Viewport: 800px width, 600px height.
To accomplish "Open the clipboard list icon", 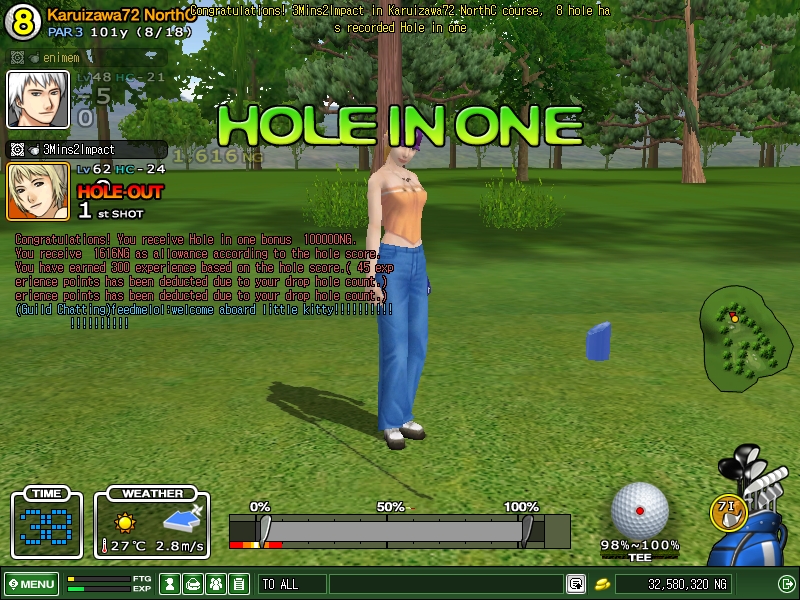I will pos(239,584).
